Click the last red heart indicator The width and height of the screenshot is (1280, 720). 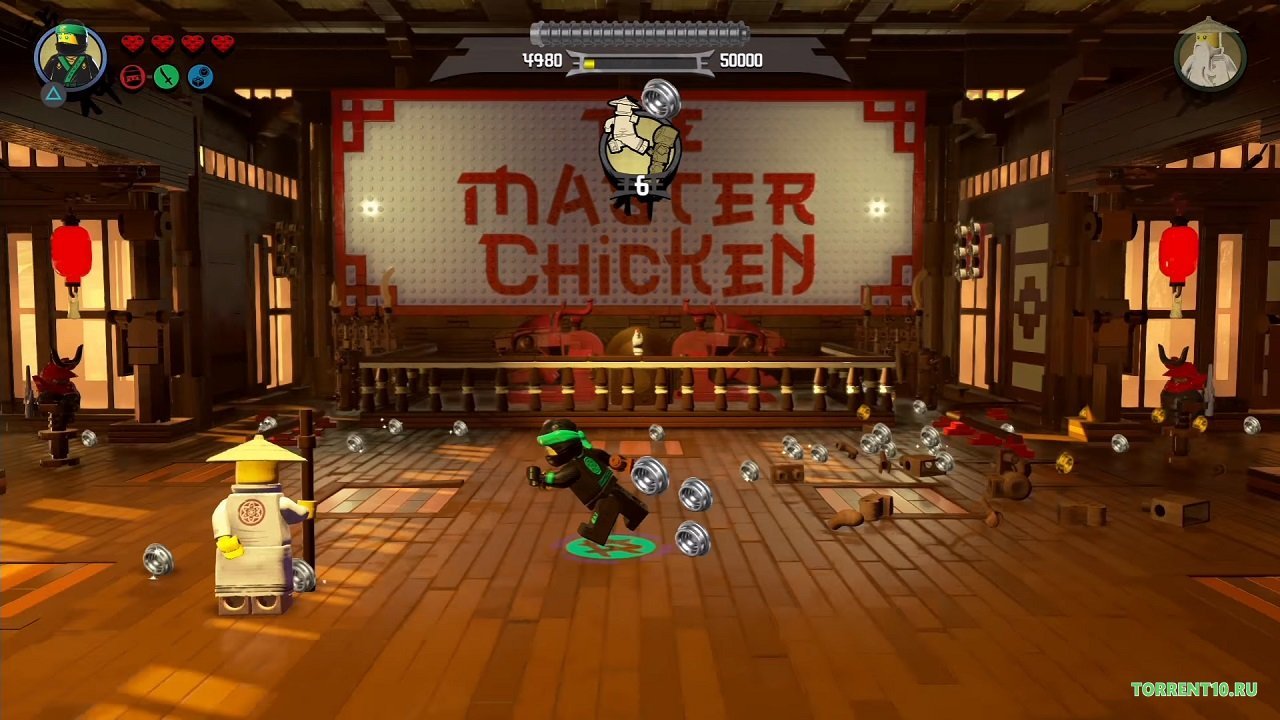click(222, 43)
